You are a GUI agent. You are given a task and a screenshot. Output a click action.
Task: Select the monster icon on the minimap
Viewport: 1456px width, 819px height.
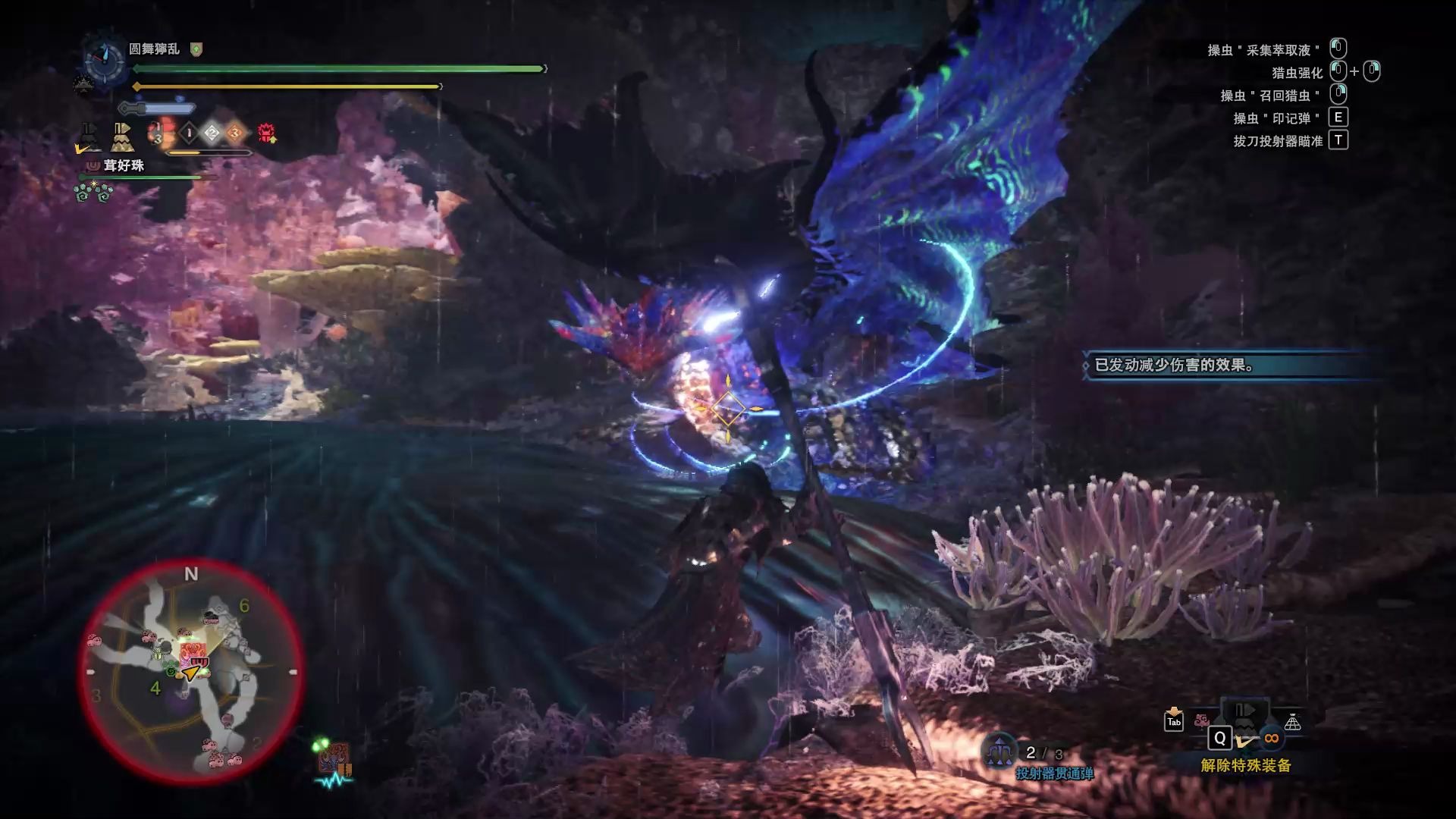[191, 652]
